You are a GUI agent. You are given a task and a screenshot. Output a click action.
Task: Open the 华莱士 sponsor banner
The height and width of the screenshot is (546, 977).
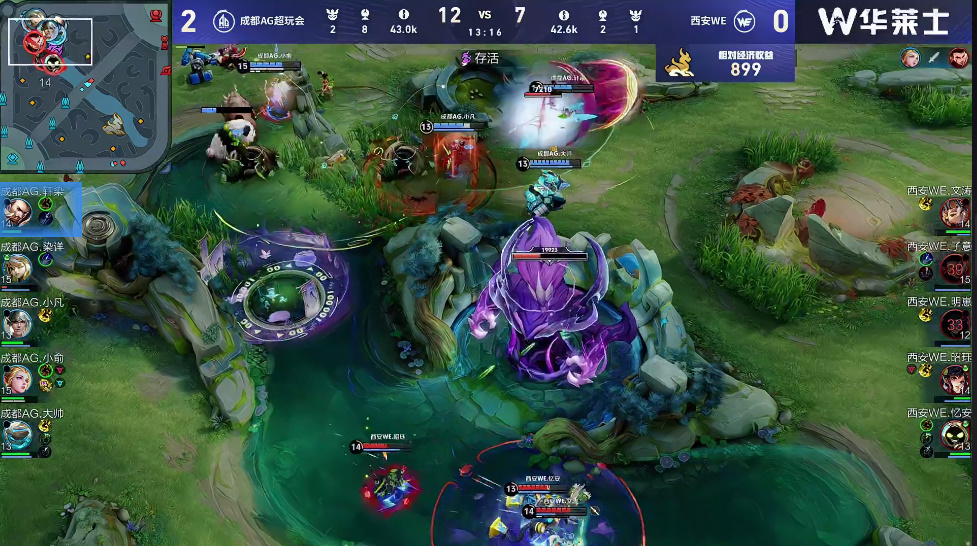[883, 21]
